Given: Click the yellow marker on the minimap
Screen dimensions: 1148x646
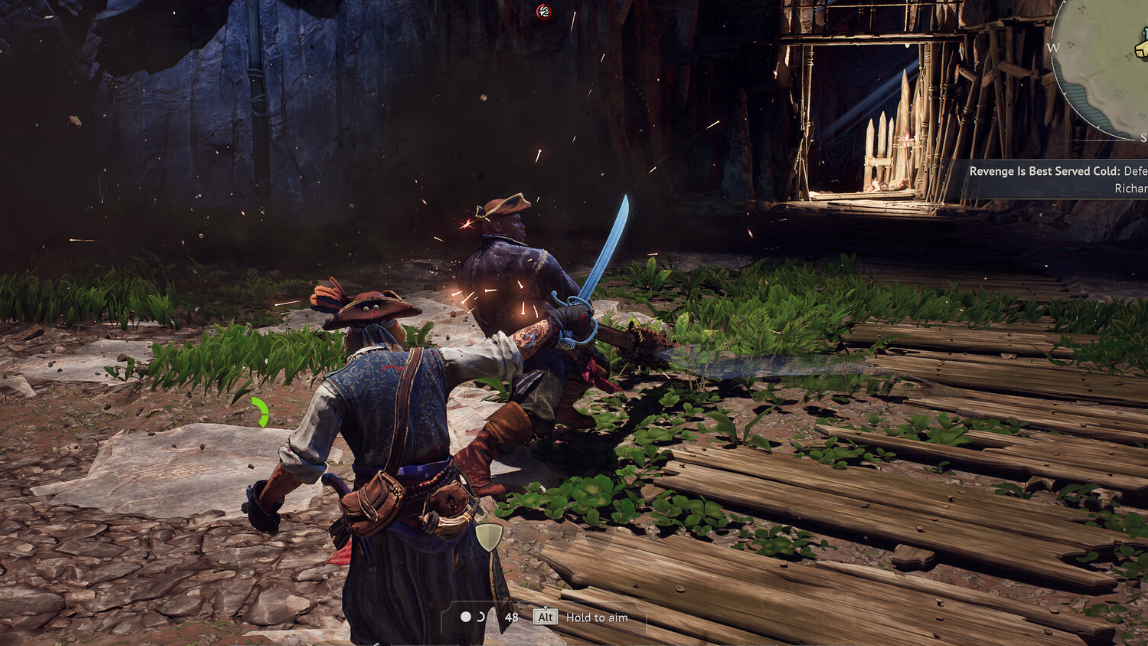Looking at the screenshot, I should (x=1142, y=47).
